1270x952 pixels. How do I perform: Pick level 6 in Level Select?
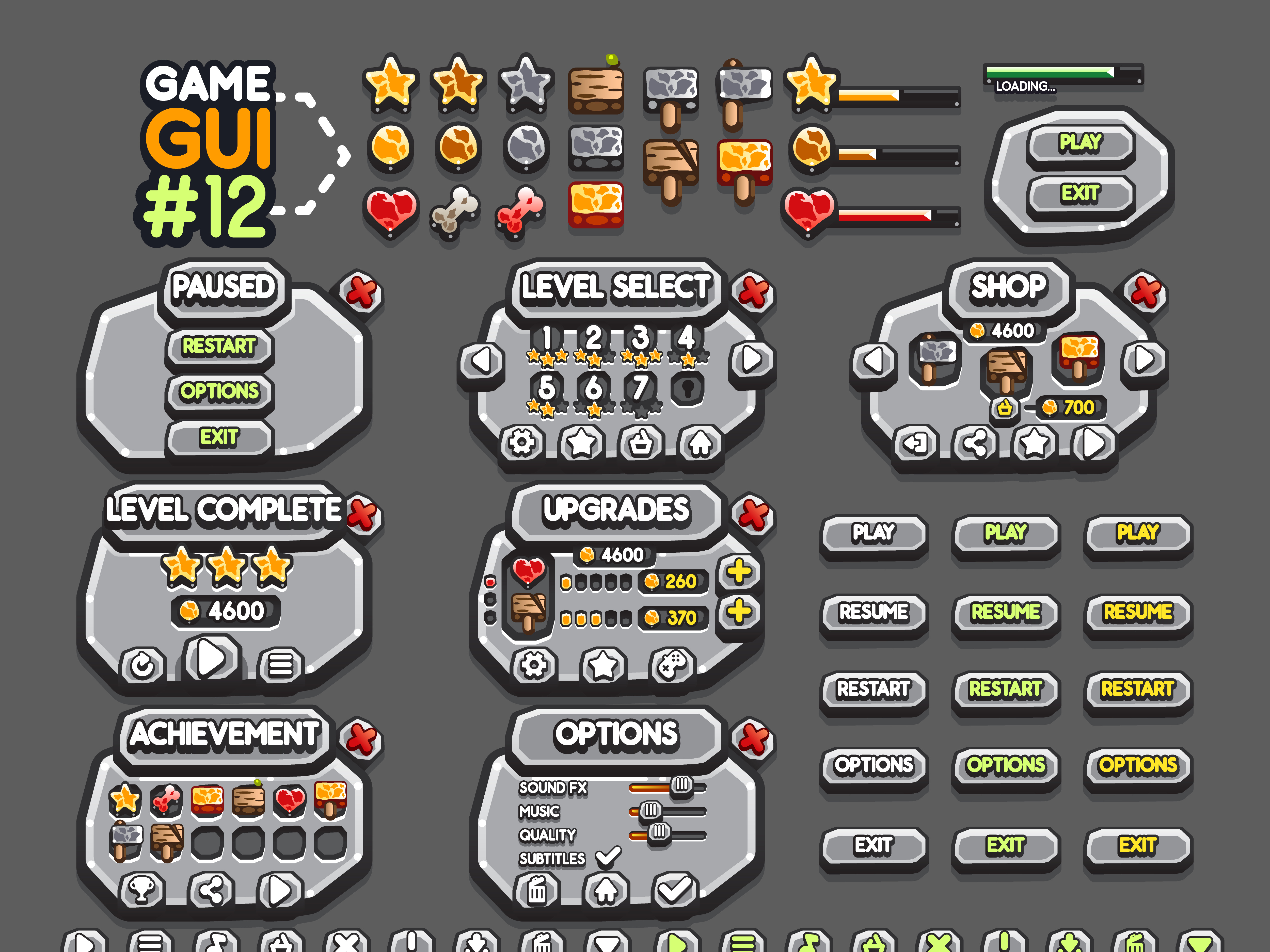(x=594, y=388)
